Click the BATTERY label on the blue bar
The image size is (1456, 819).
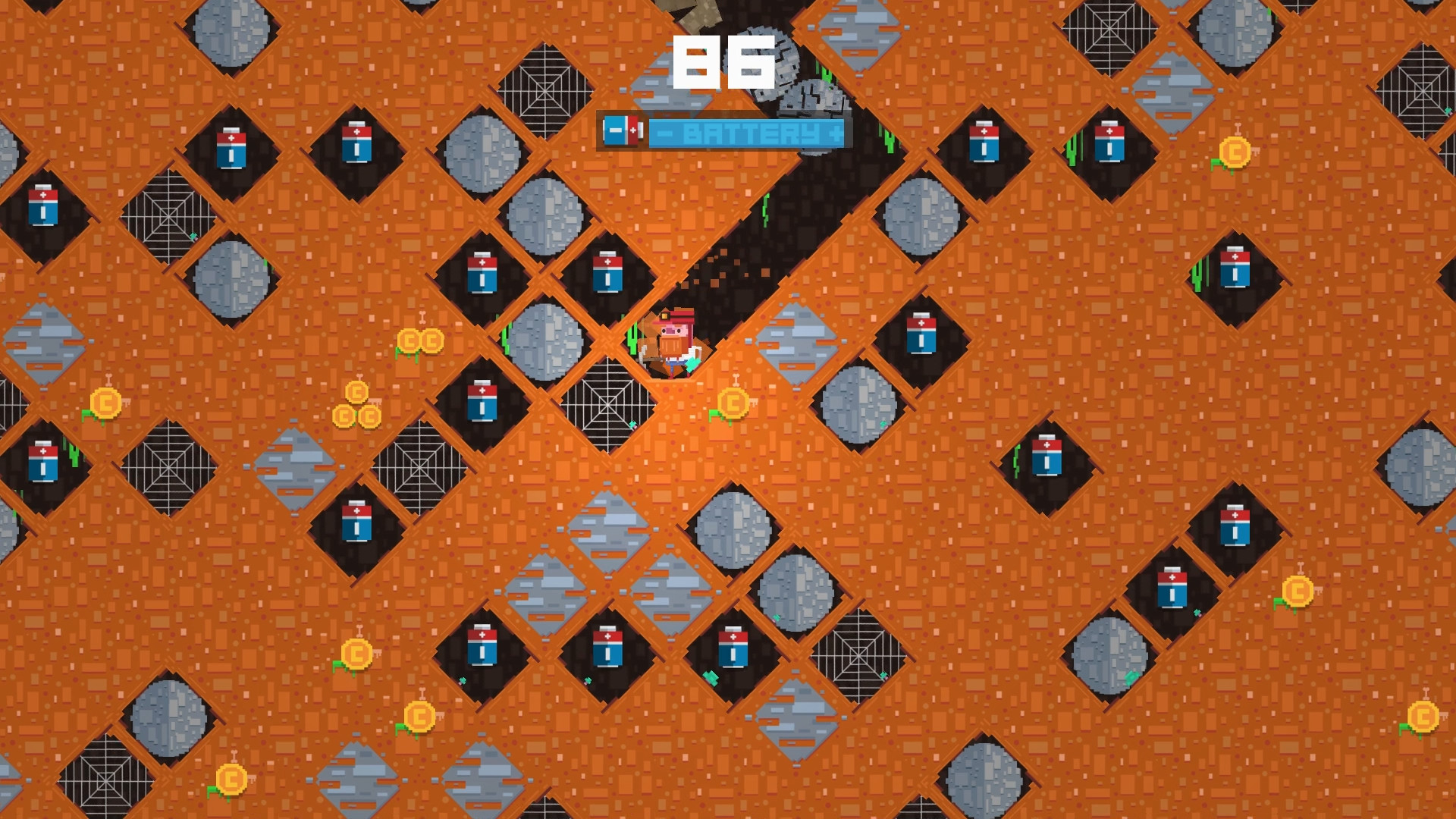(747, 133)
